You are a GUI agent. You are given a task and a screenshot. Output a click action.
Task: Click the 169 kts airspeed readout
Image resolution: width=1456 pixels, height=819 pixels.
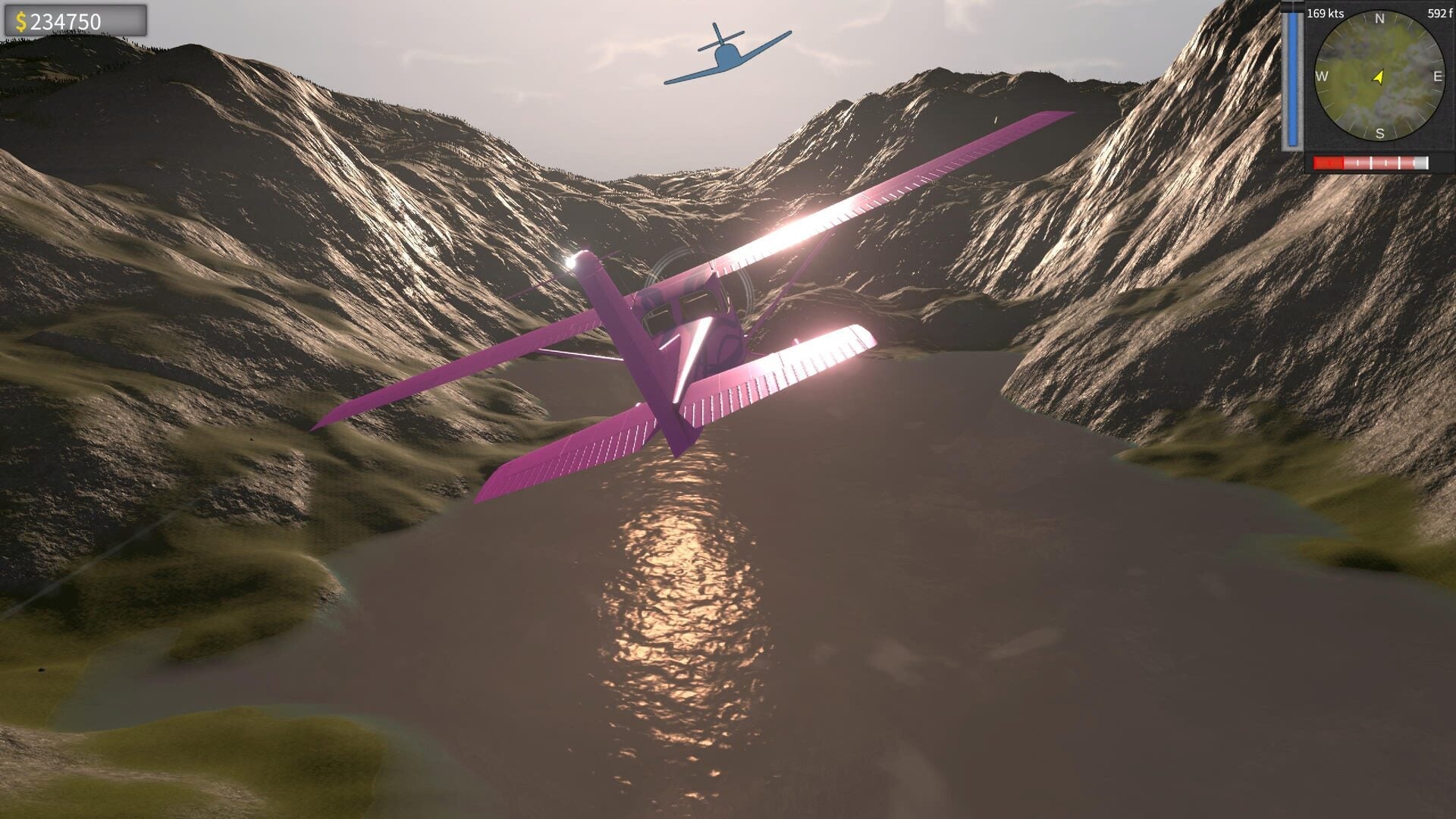coord(1326,13)
